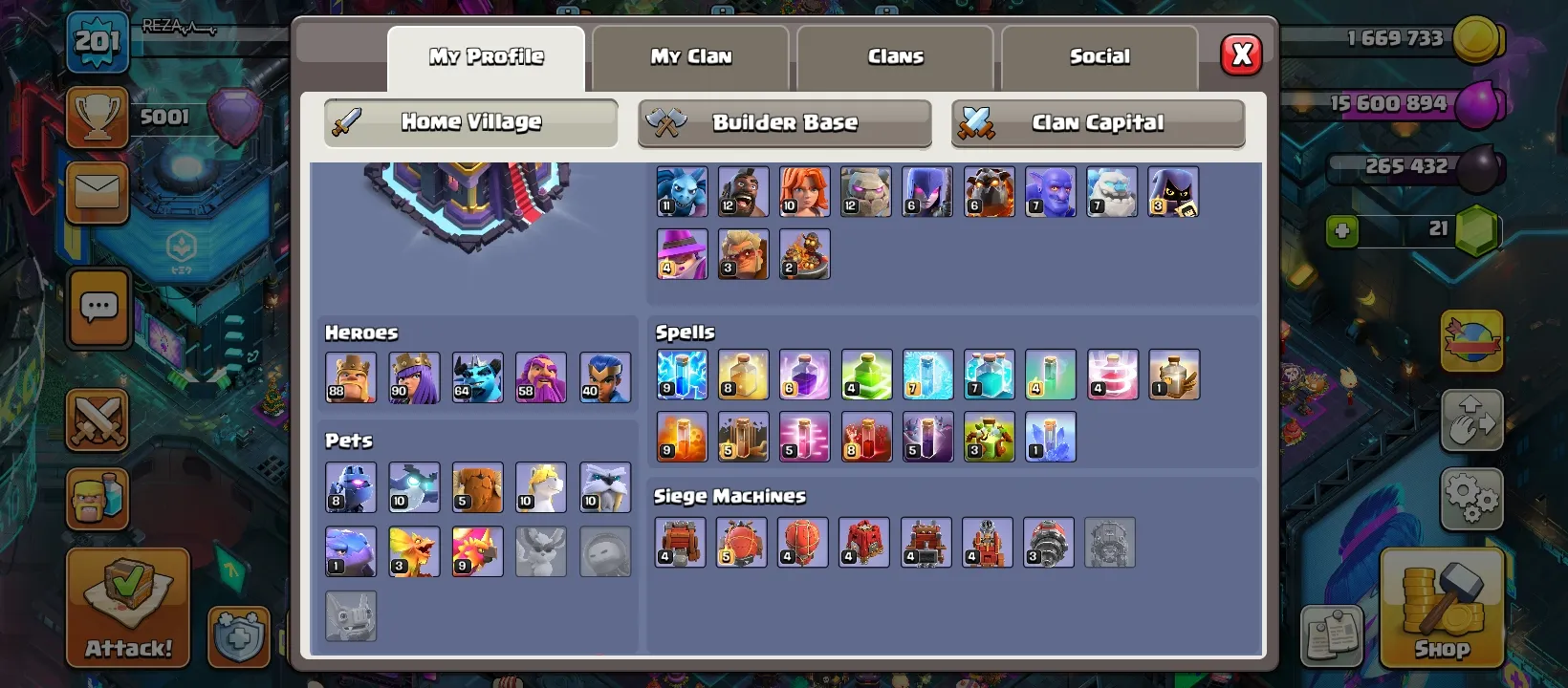Open the Archer Queen hero portrait
The width and height of the screenshot is (1568, 688).
[414, 376]
